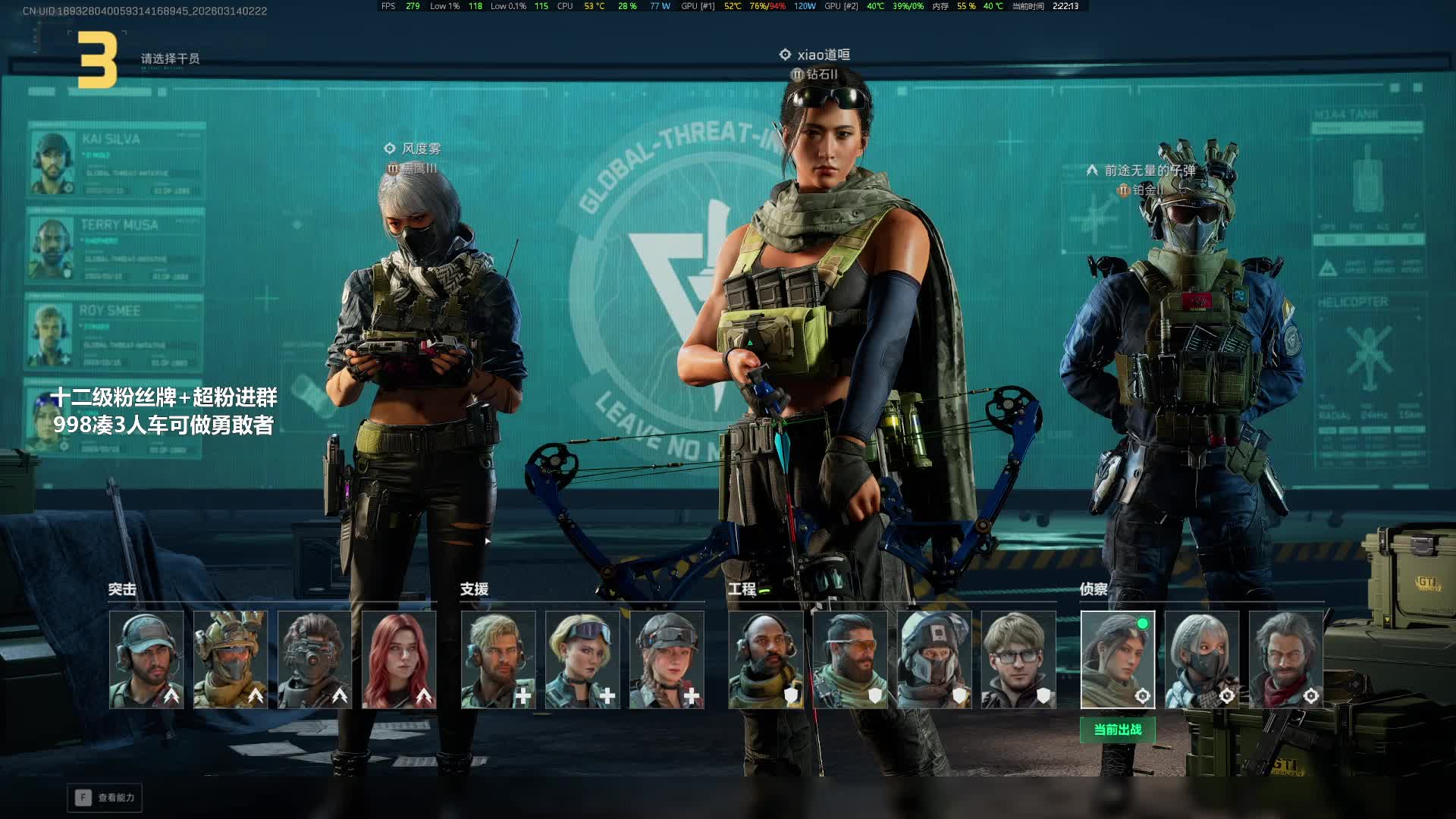Choose the bearded engineer with orange glasses
Image resolution: width=1456 pixels, height=819 pixels.
[x=850, y=660]
